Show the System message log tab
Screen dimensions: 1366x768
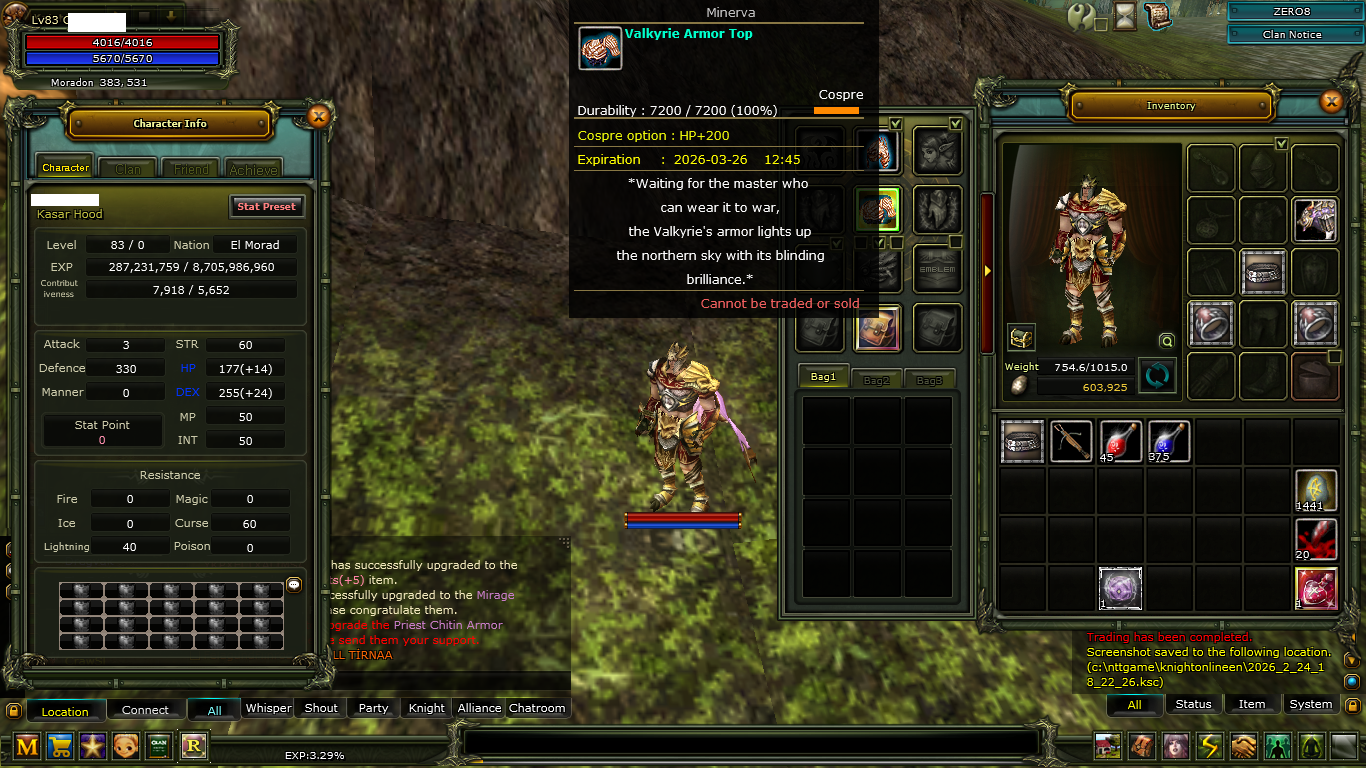click(1310, 704)
